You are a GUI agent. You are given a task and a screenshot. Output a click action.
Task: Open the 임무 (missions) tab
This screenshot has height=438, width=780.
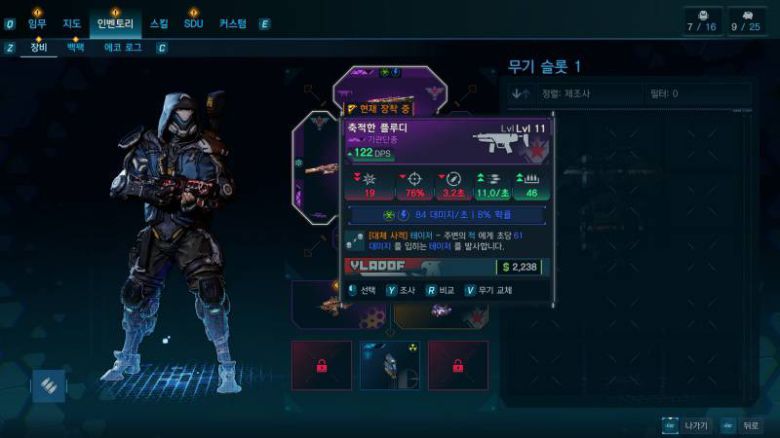[37, 23]
